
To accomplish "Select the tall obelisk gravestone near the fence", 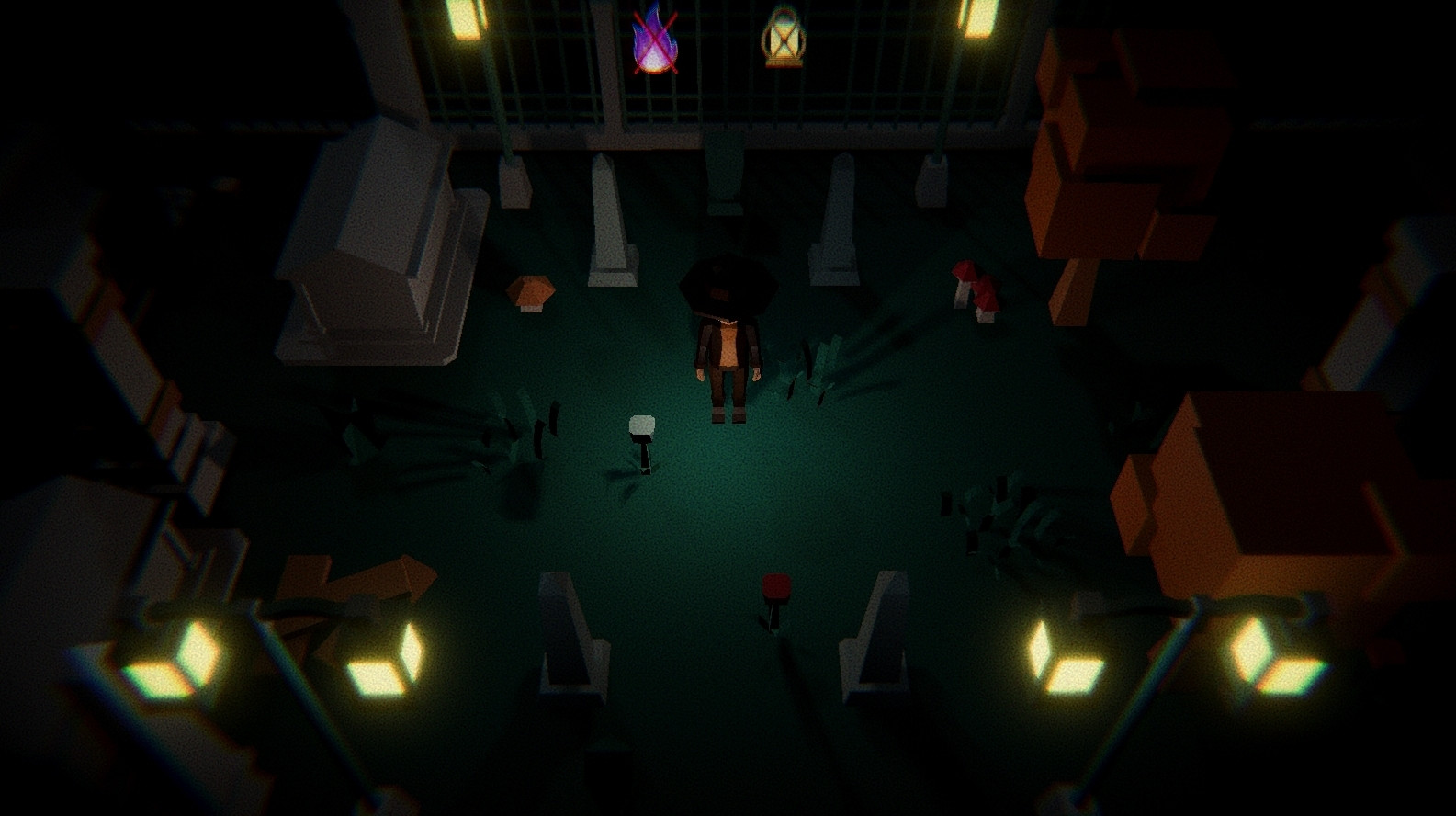I will (x=608, y=207).
